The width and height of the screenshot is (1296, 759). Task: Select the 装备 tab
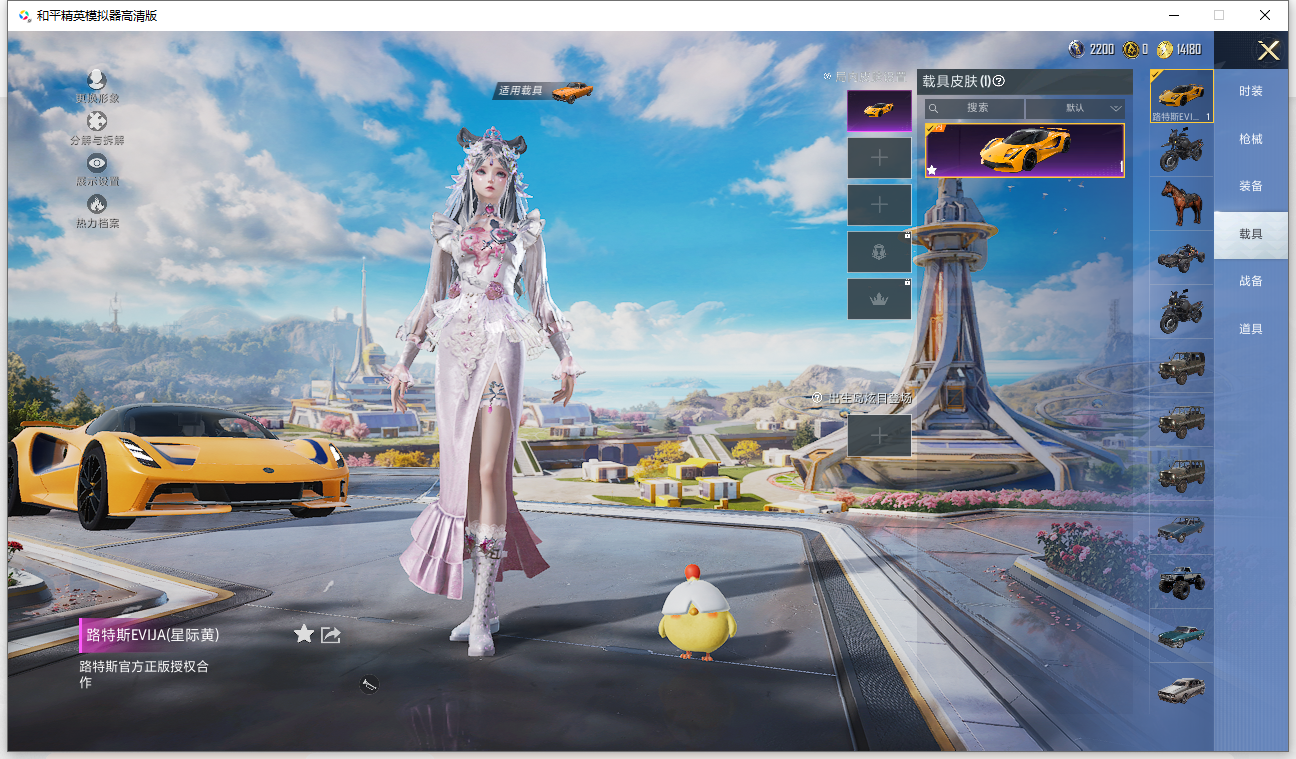point(1250,186)
